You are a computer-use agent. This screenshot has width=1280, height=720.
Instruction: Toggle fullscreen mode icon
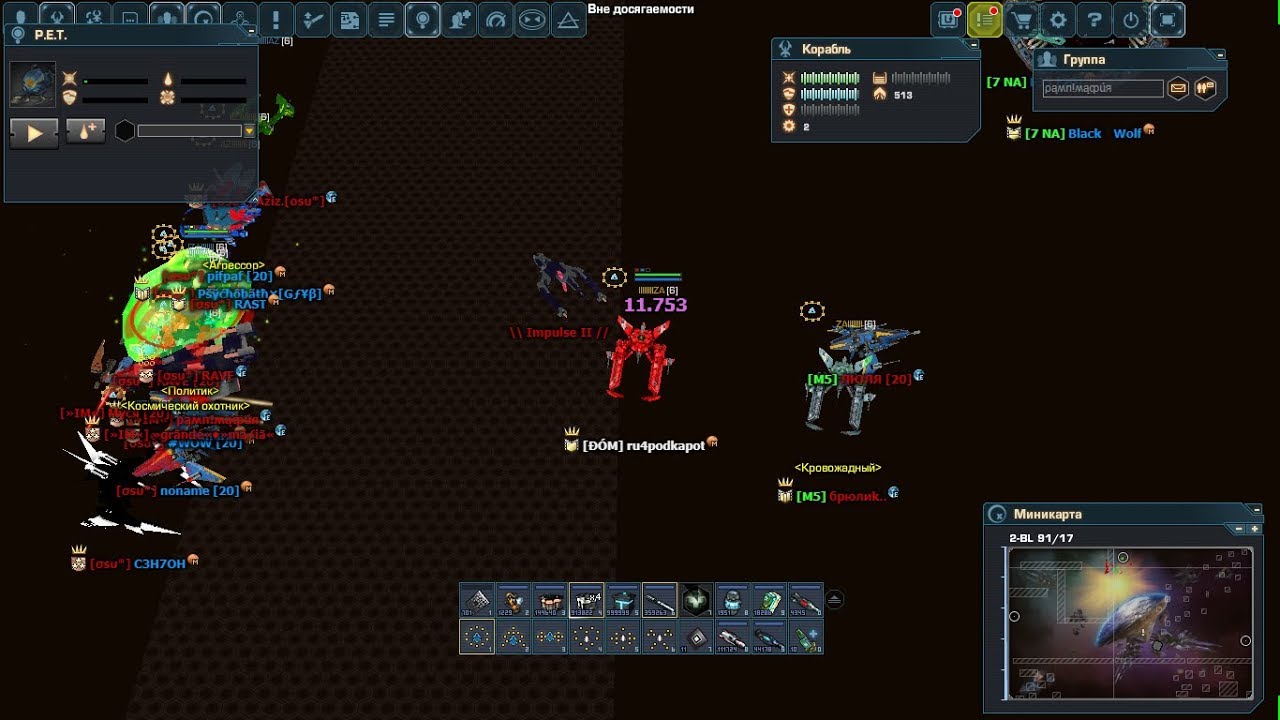pyautogui.click(x=1167, y=20)
